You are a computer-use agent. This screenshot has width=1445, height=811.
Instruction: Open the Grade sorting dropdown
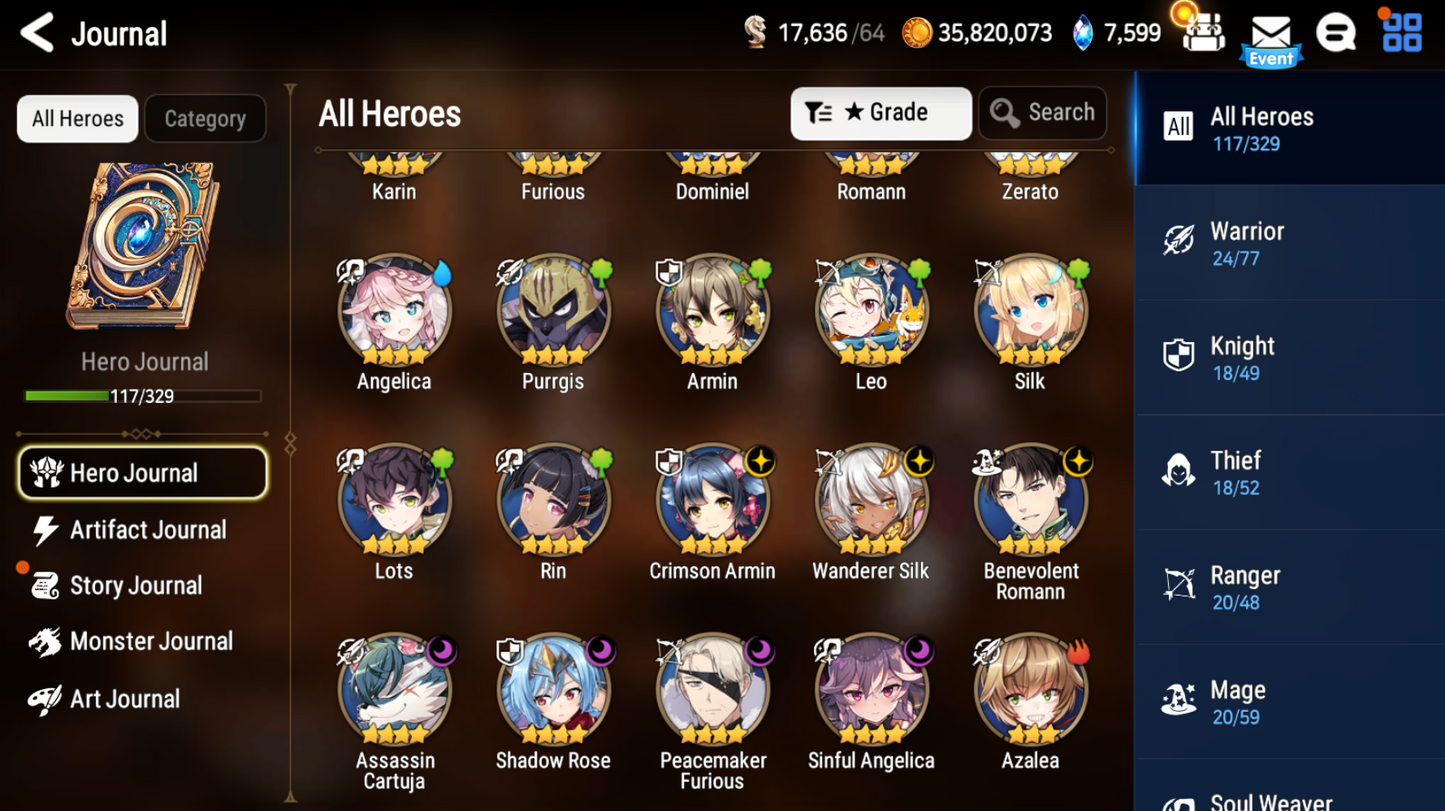point(880,113)
